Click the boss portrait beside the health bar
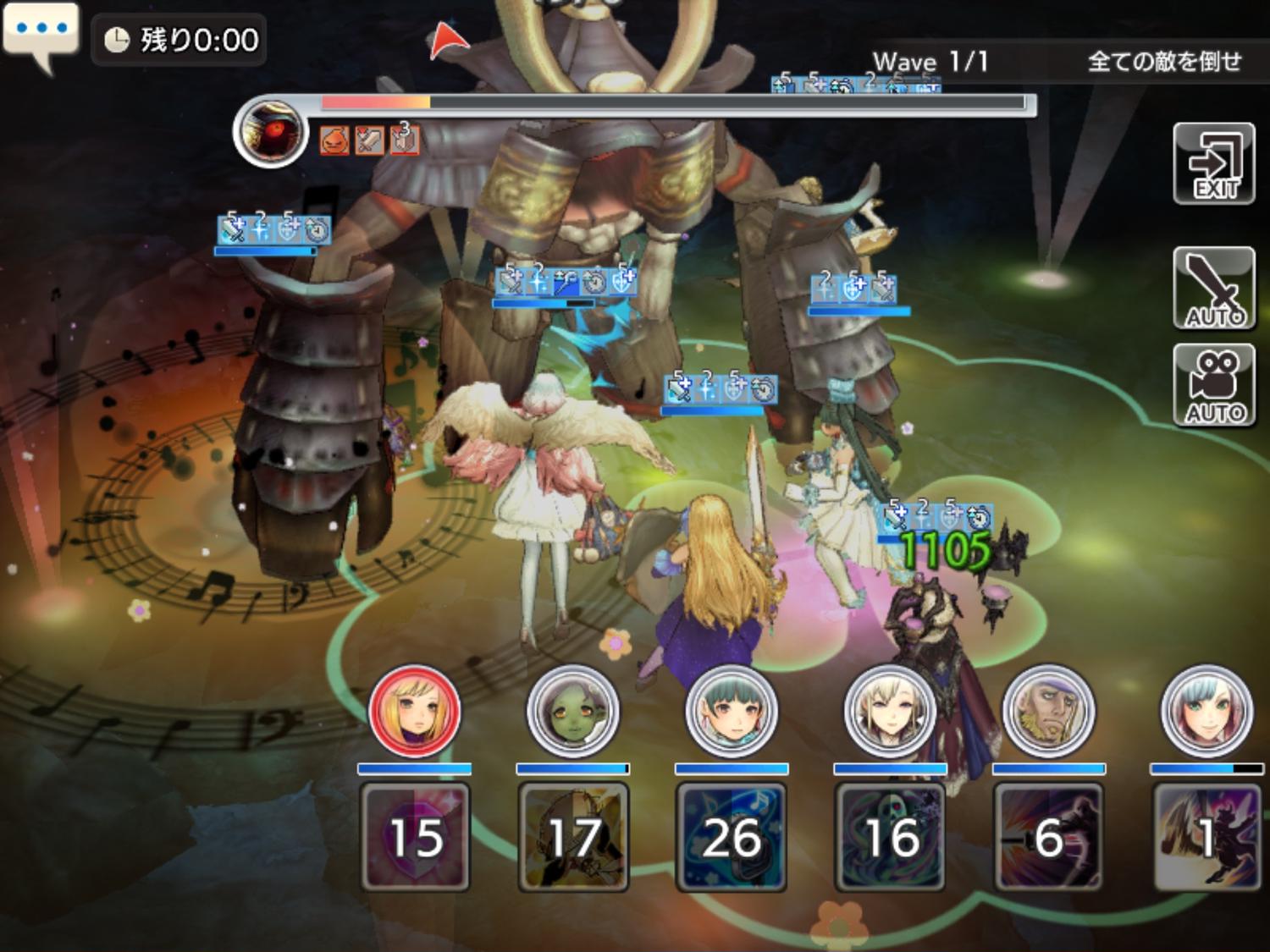Screen dimensions: 1270x952 tap(271, 132)
